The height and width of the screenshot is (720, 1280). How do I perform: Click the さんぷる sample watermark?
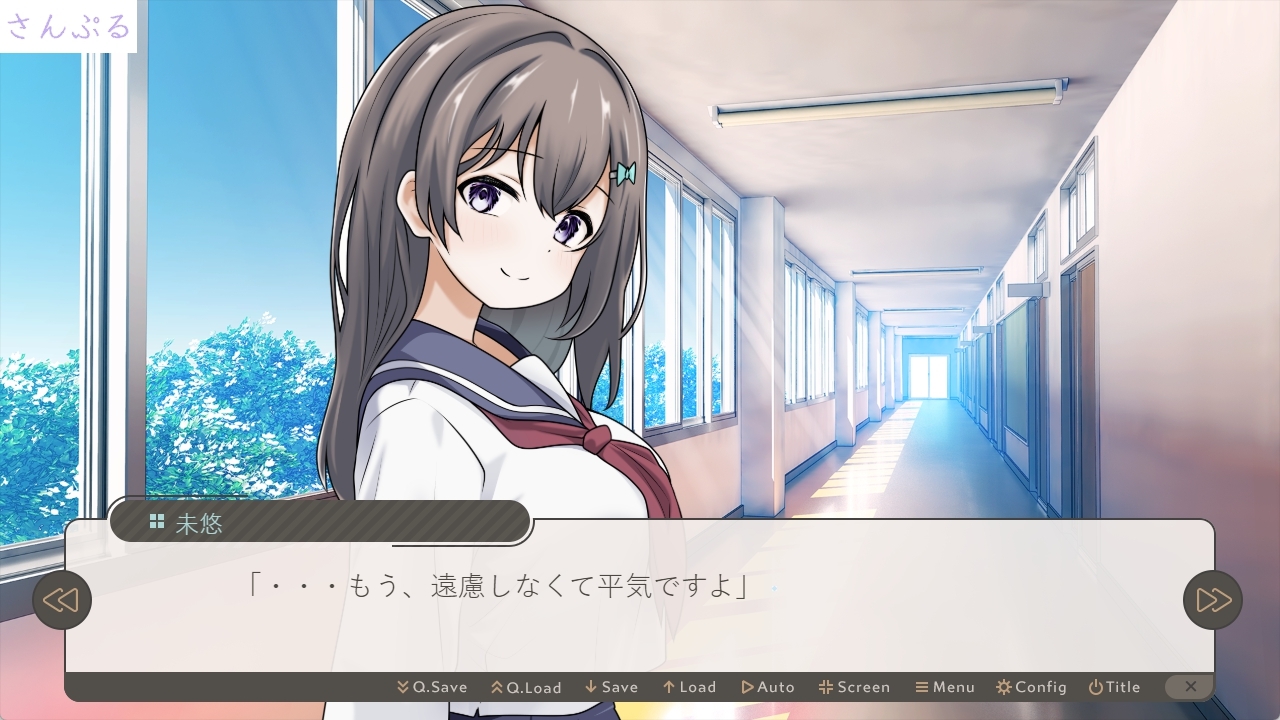coord(67,27)
